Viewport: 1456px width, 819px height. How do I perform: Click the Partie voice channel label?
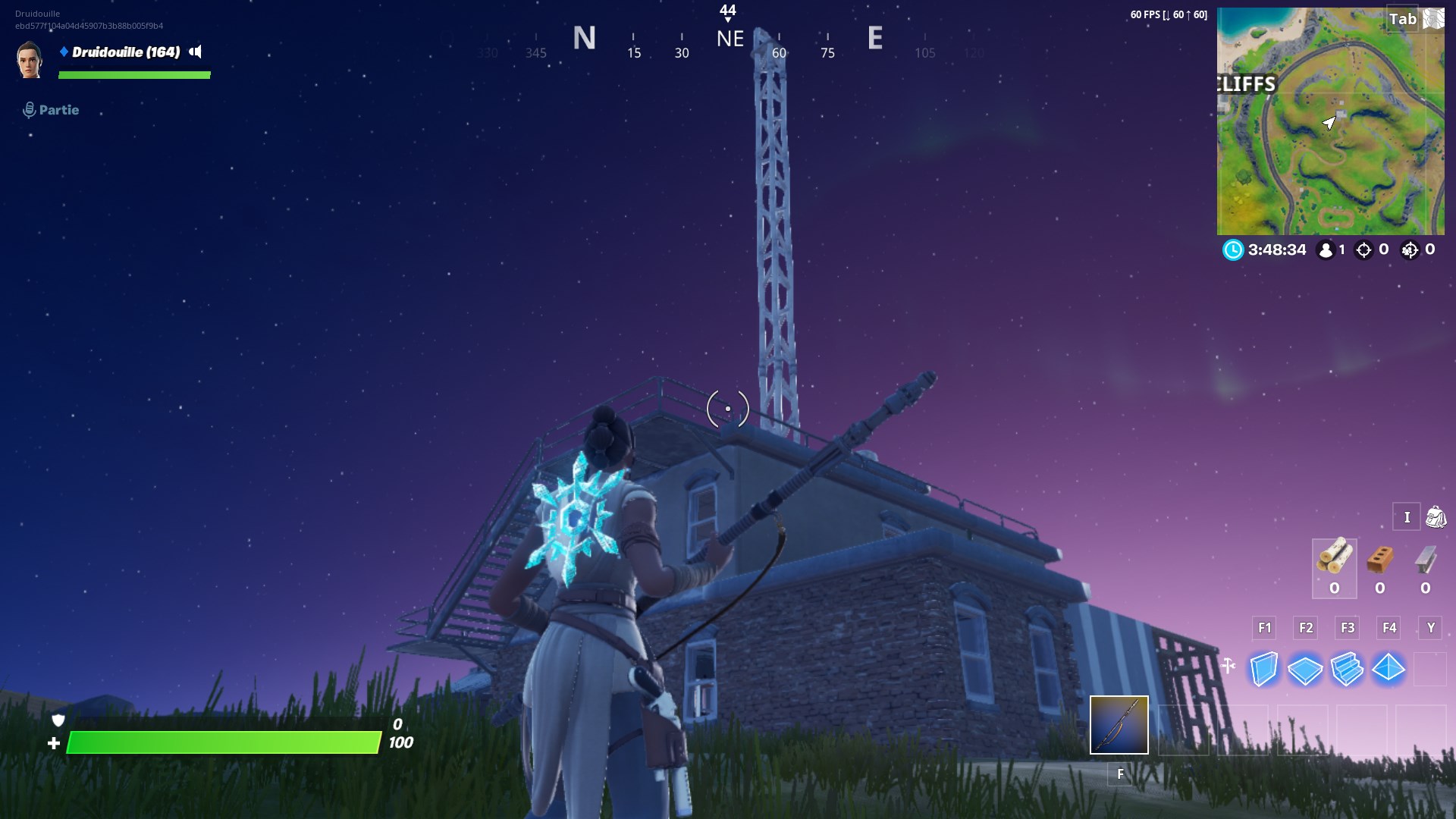(x=58, y=110)
